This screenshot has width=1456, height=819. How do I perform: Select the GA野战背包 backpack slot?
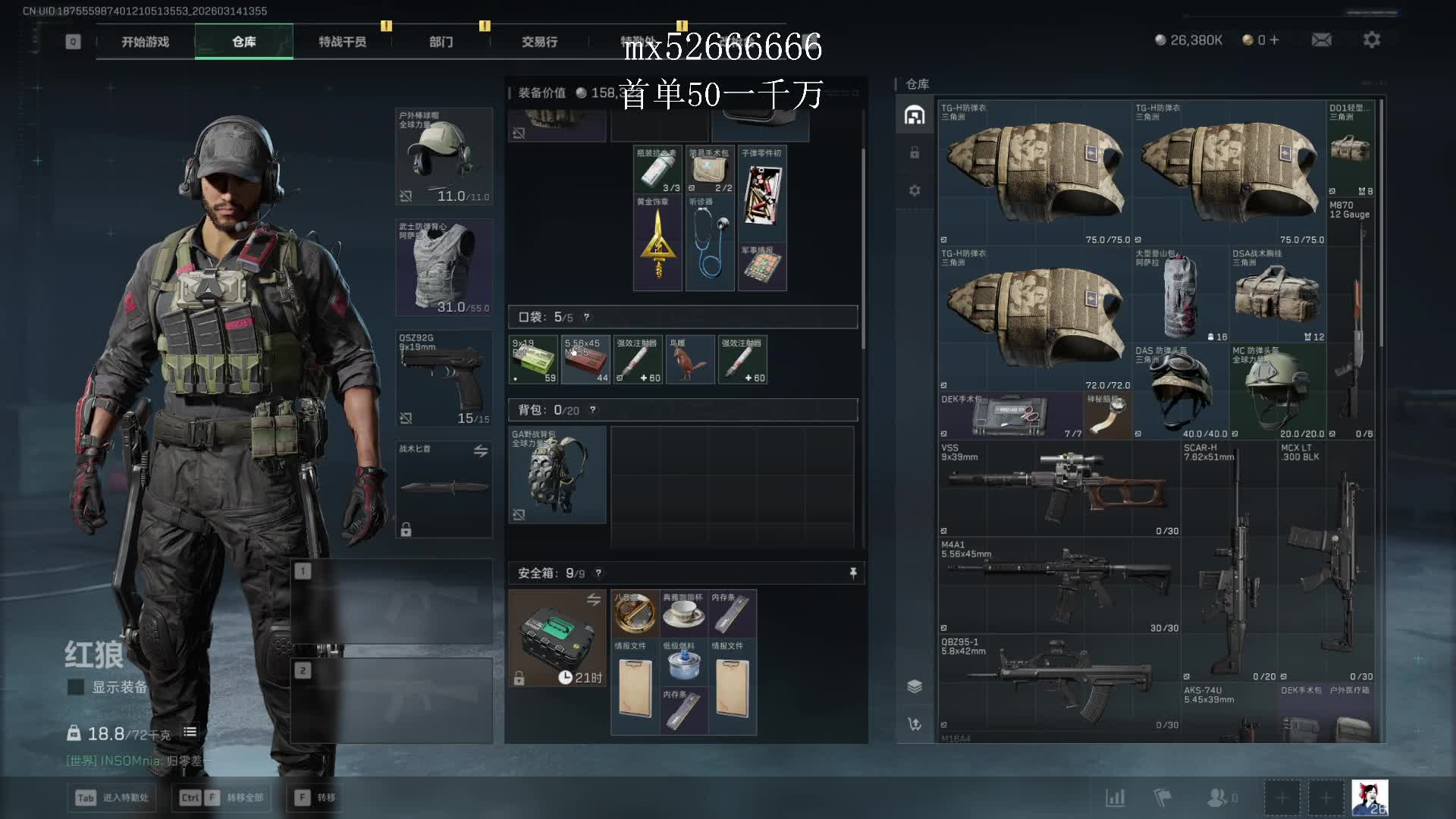pyautogui.click(x=557, y=475)
